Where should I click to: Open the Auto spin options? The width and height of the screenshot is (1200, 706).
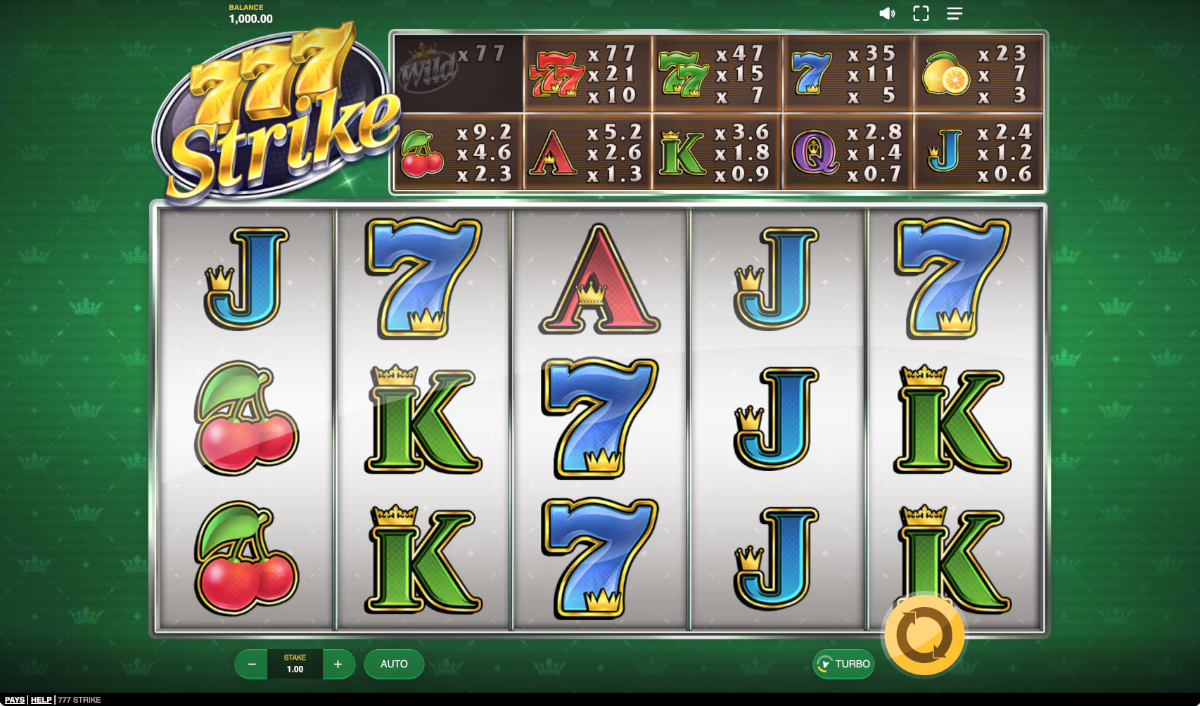[394, 664]
